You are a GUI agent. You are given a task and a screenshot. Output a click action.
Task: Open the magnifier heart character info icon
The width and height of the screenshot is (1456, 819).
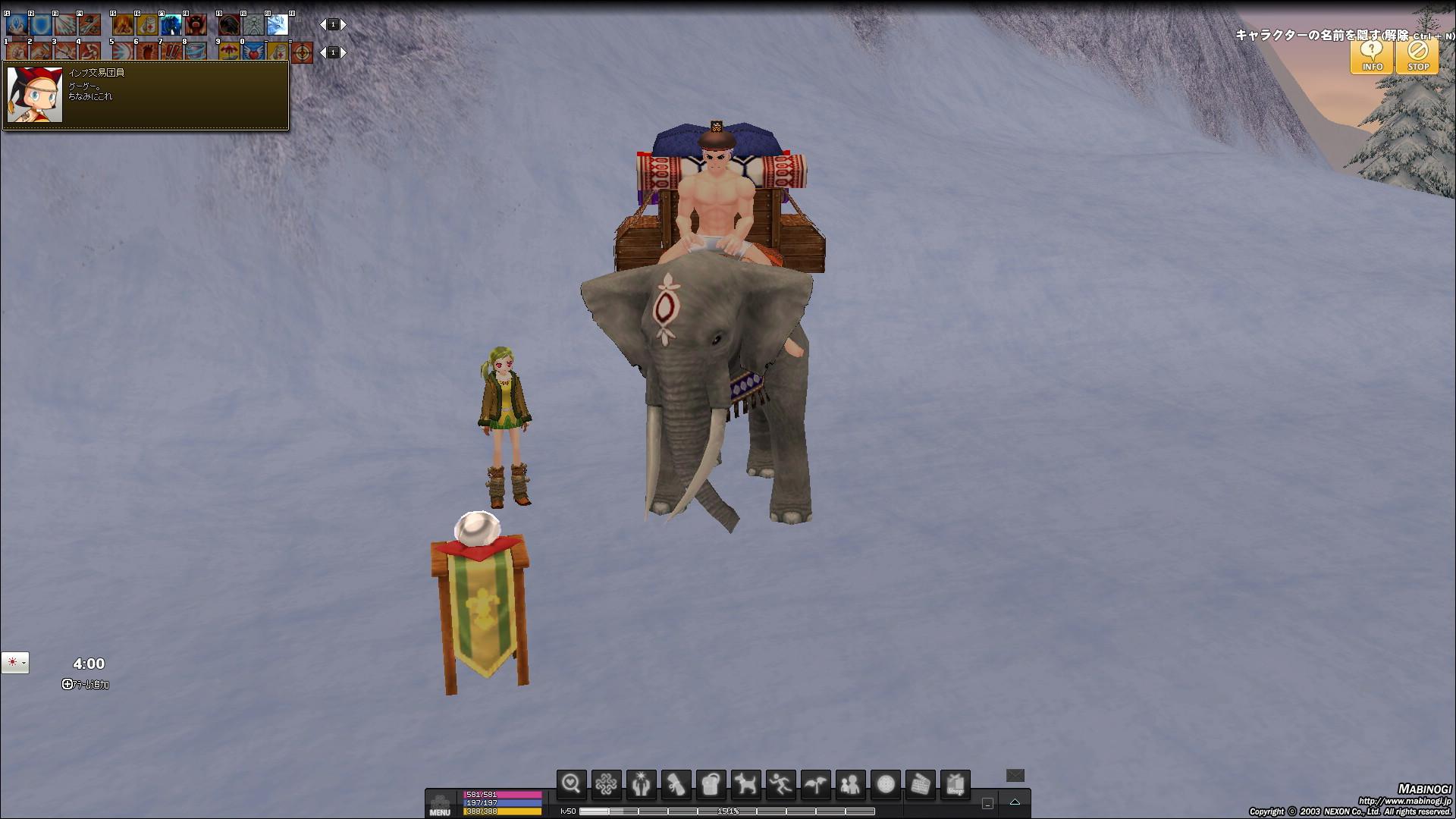point(571,784)
